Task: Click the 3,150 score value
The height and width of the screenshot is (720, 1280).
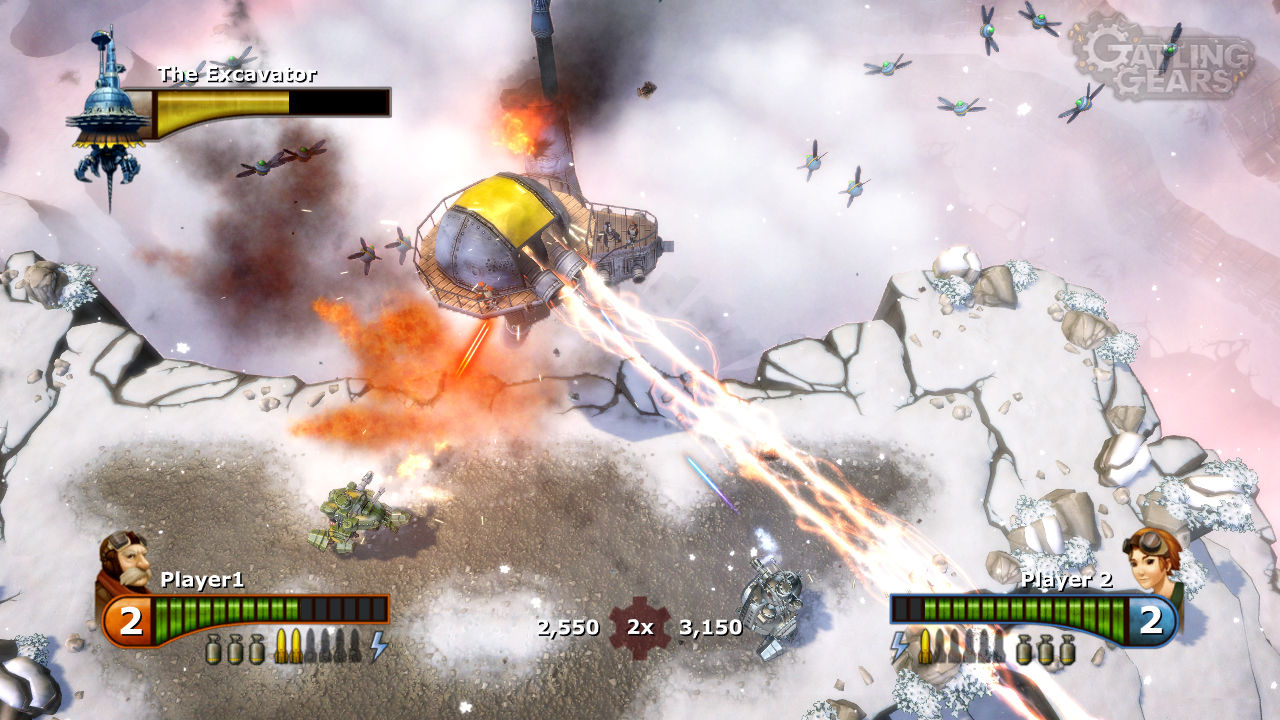Action: [712, 628]
